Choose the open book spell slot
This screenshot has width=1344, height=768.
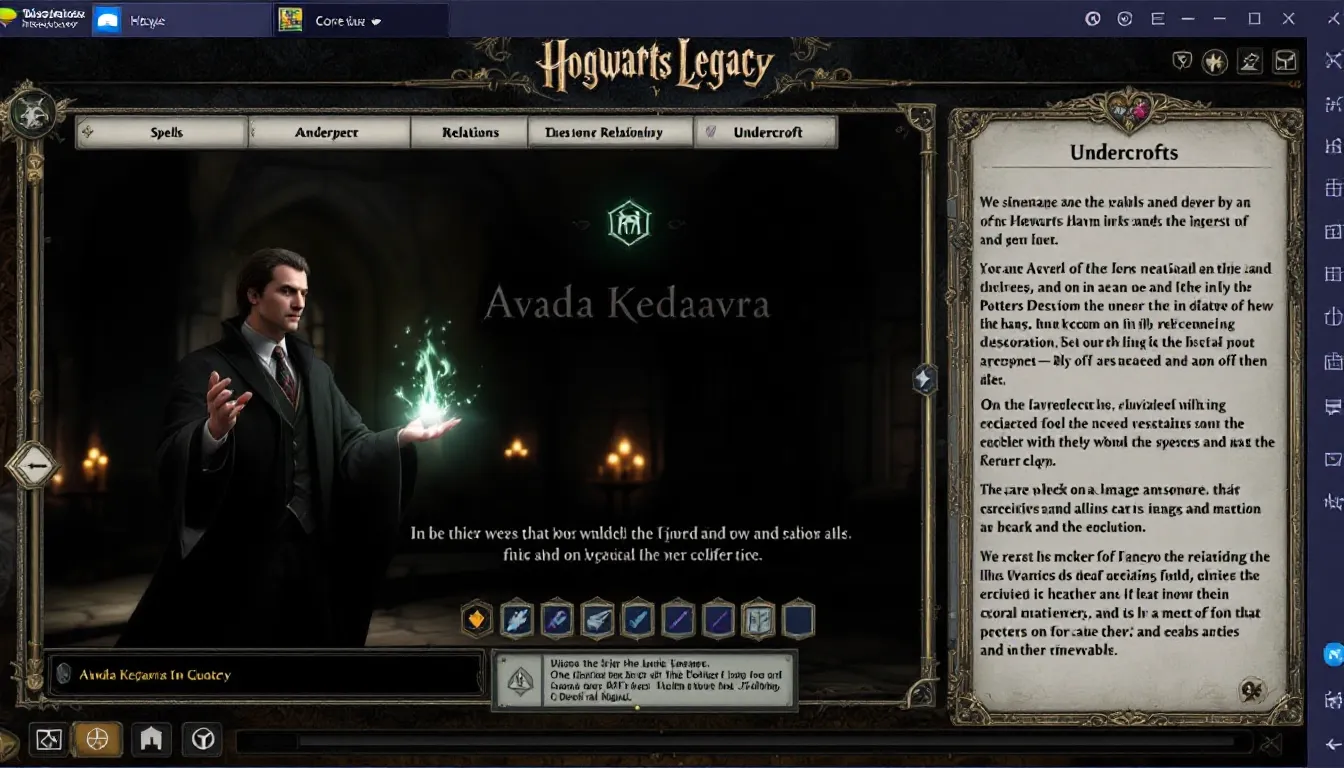pyautogui.click(x=758, y=619)
